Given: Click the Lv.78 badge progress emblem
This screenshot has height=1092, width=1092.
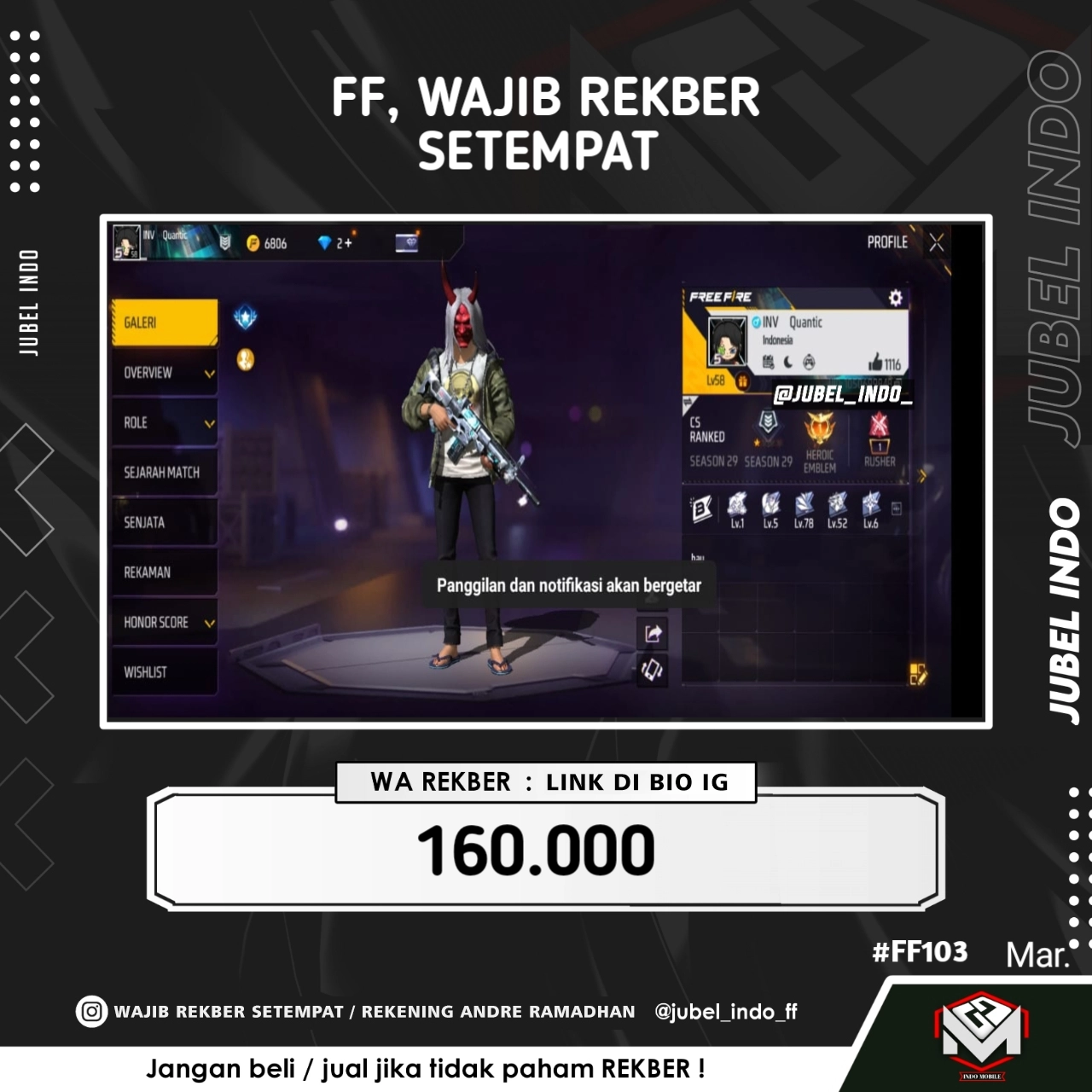Looking at the screenshot, I should pos(803,507).
